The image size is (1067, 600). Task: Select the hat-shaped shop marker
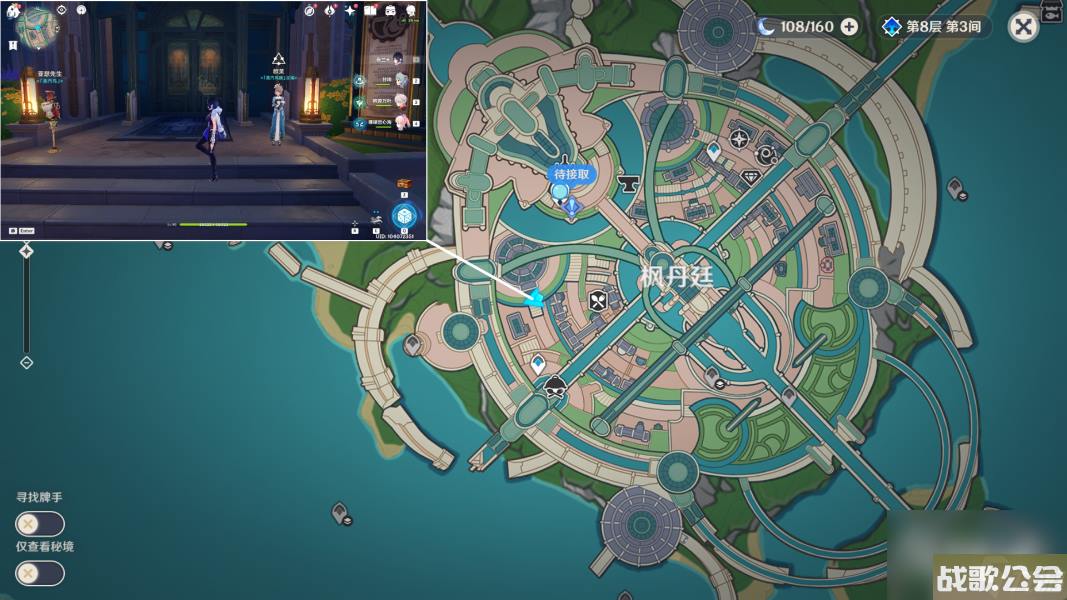point(554,388)
